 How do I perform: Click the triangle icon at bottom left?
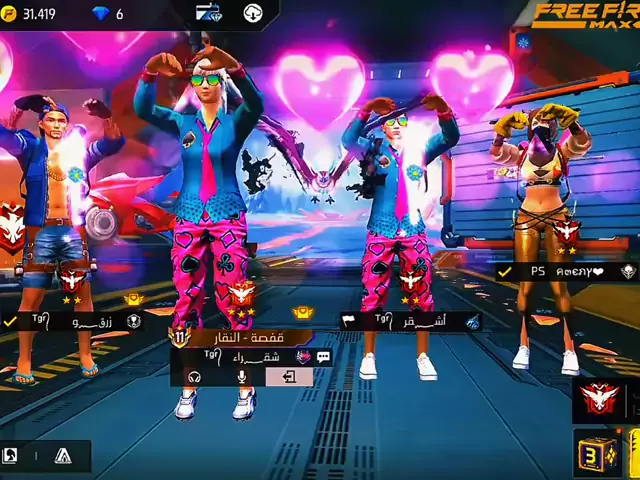click(63, 456)
